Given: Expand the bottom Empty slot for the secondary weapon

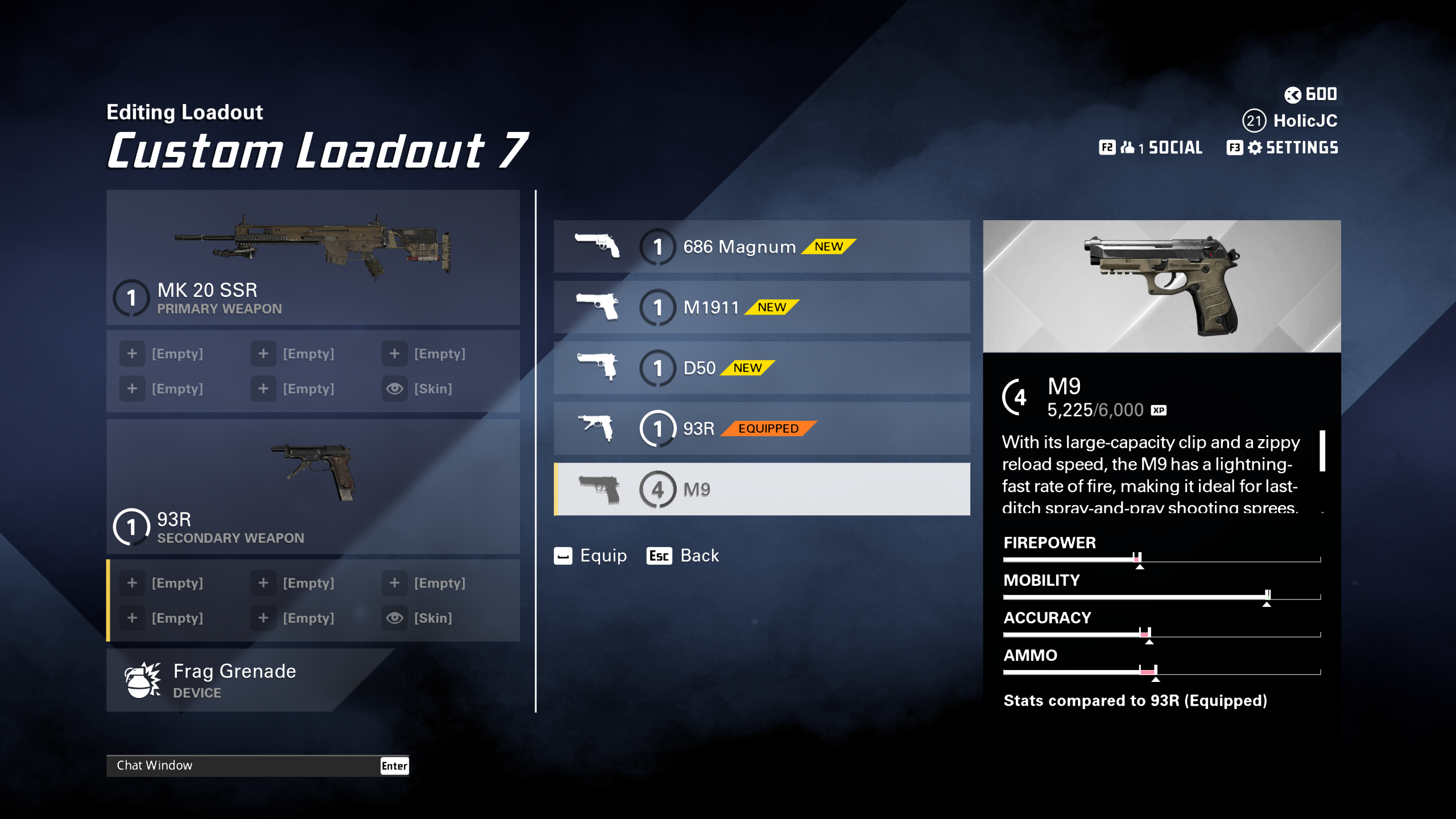Looking at the screenshot, I should [x=263, y=618].
